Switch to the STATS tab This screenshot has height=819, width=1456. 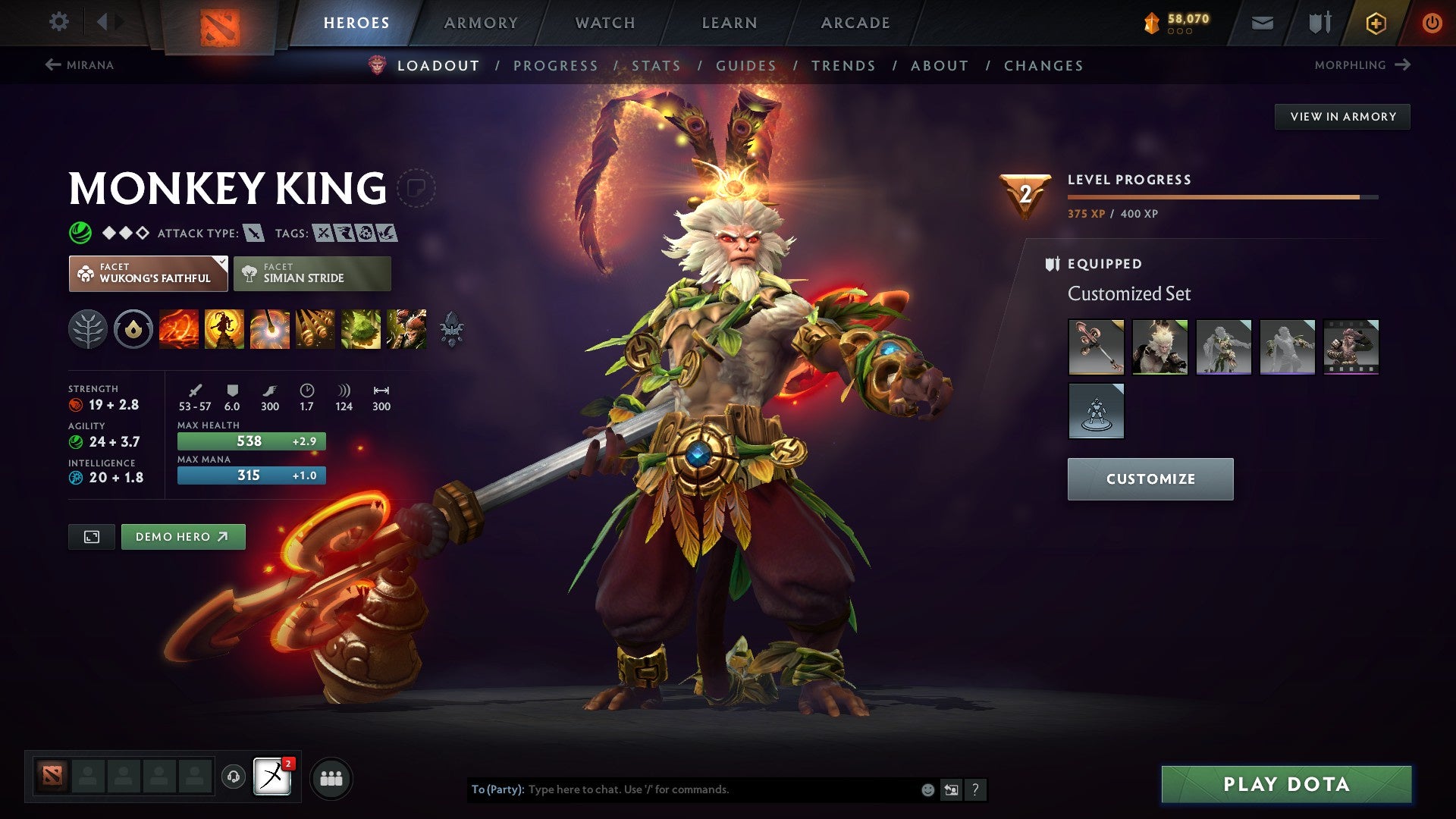(x=655, y=66)
